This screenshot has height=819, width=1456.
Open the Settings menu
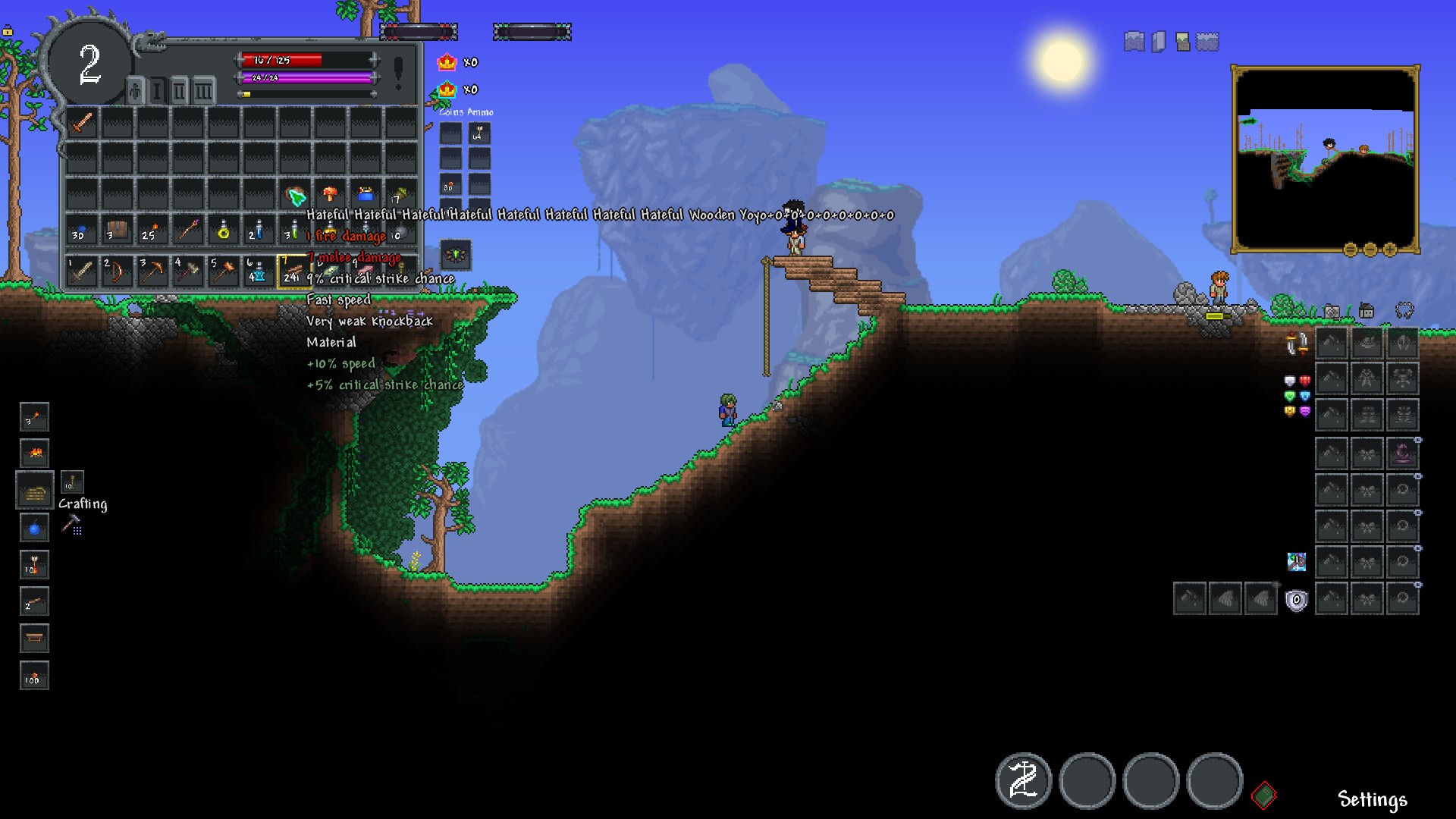click(1372, 799)
